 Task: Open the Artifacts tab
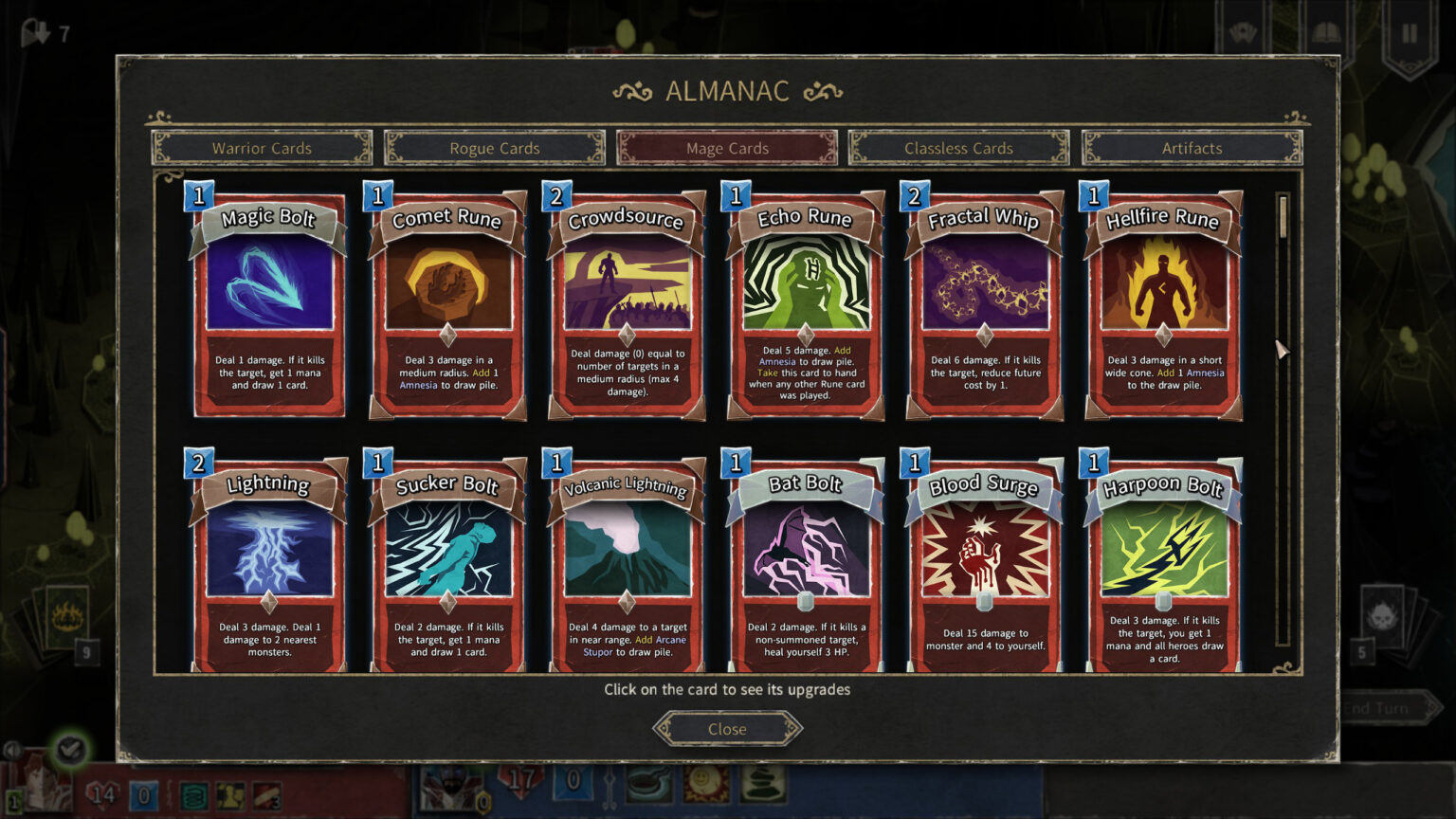pyautogui.click(x=1192, y=148)
